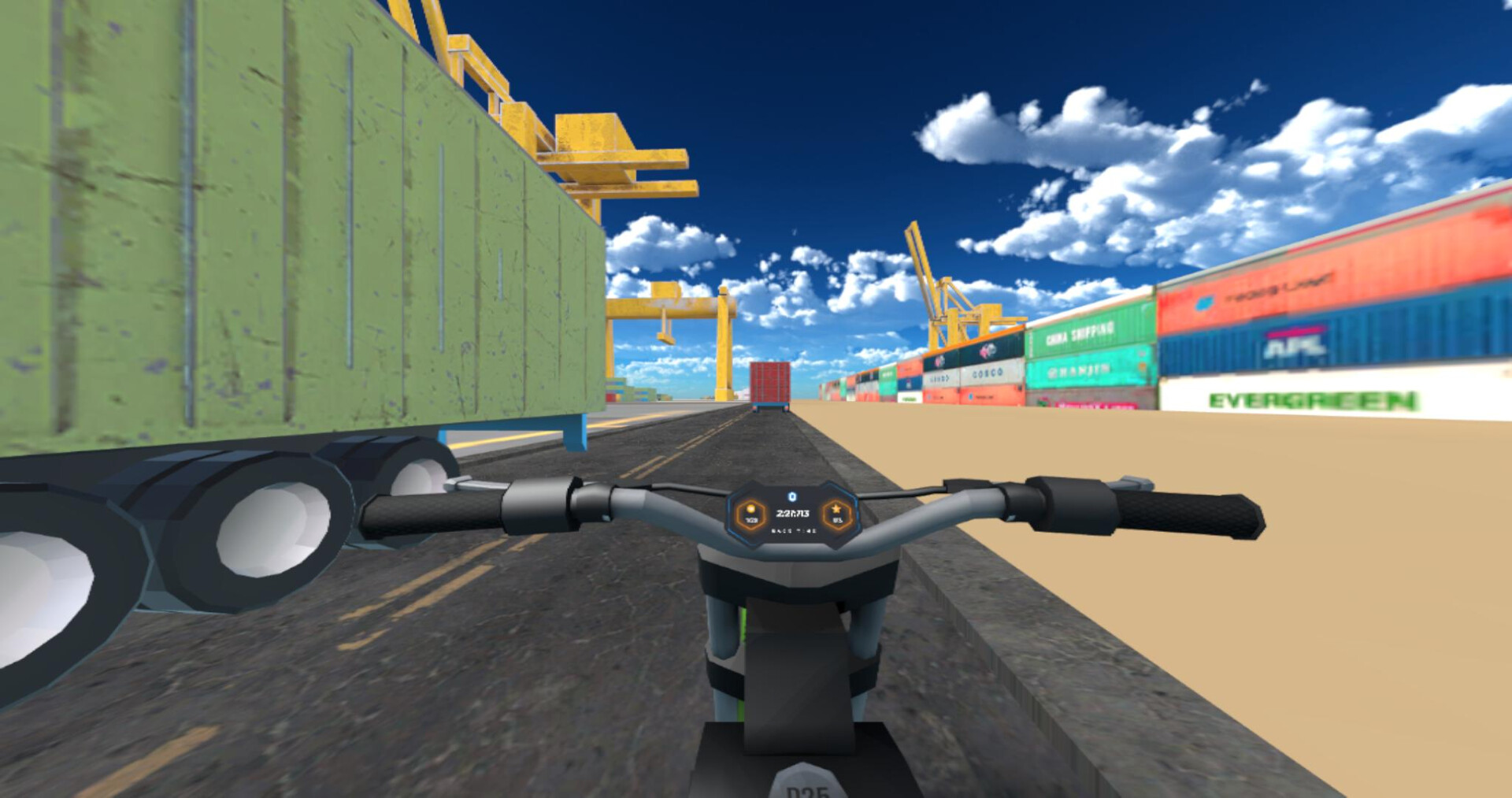Click the left hexagonal gauge frame

[750, 516]
